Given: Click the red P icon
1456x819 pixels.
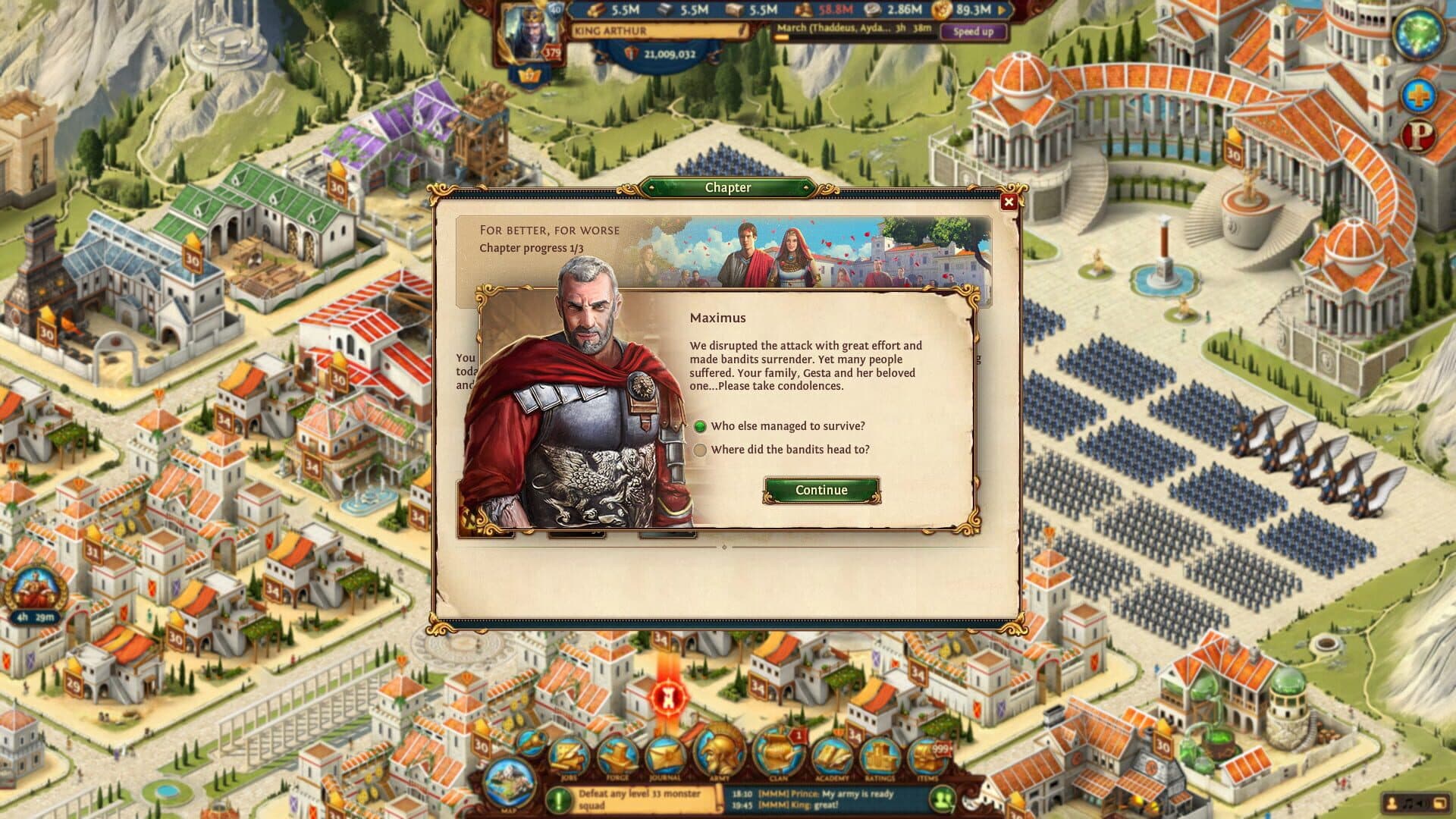Looking at the screenshot, I should 1420,136.
